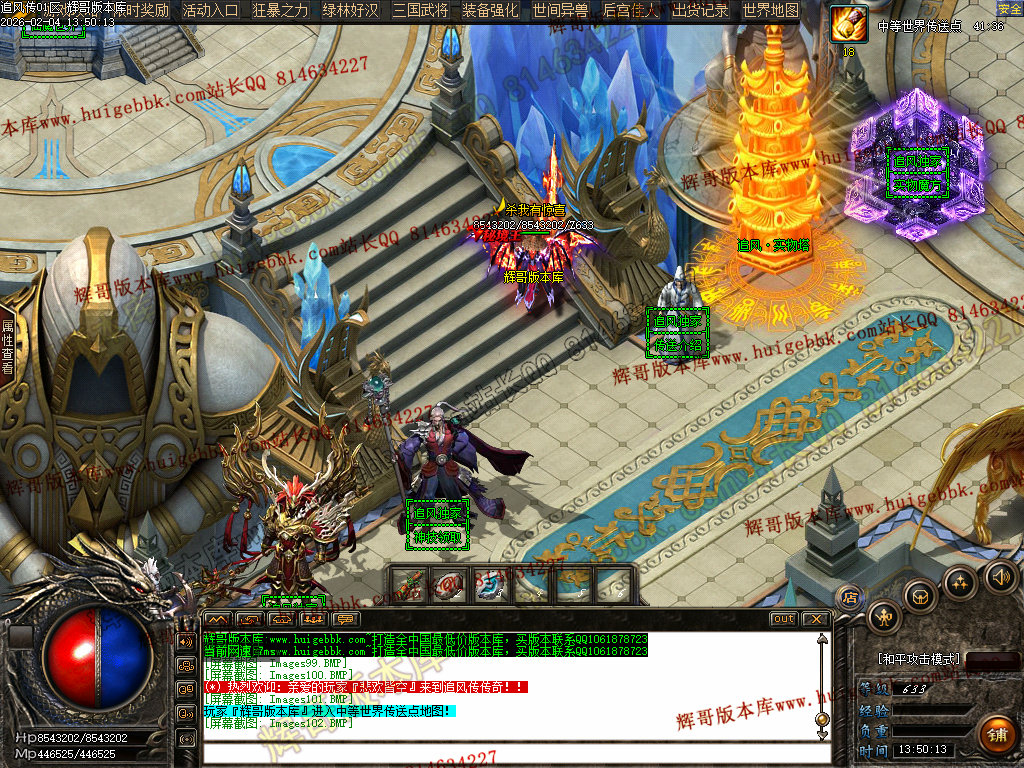This screenshot has height=768, width=1024.
Task: Click the golden gauntlet item icon
Action: (849, 24)
